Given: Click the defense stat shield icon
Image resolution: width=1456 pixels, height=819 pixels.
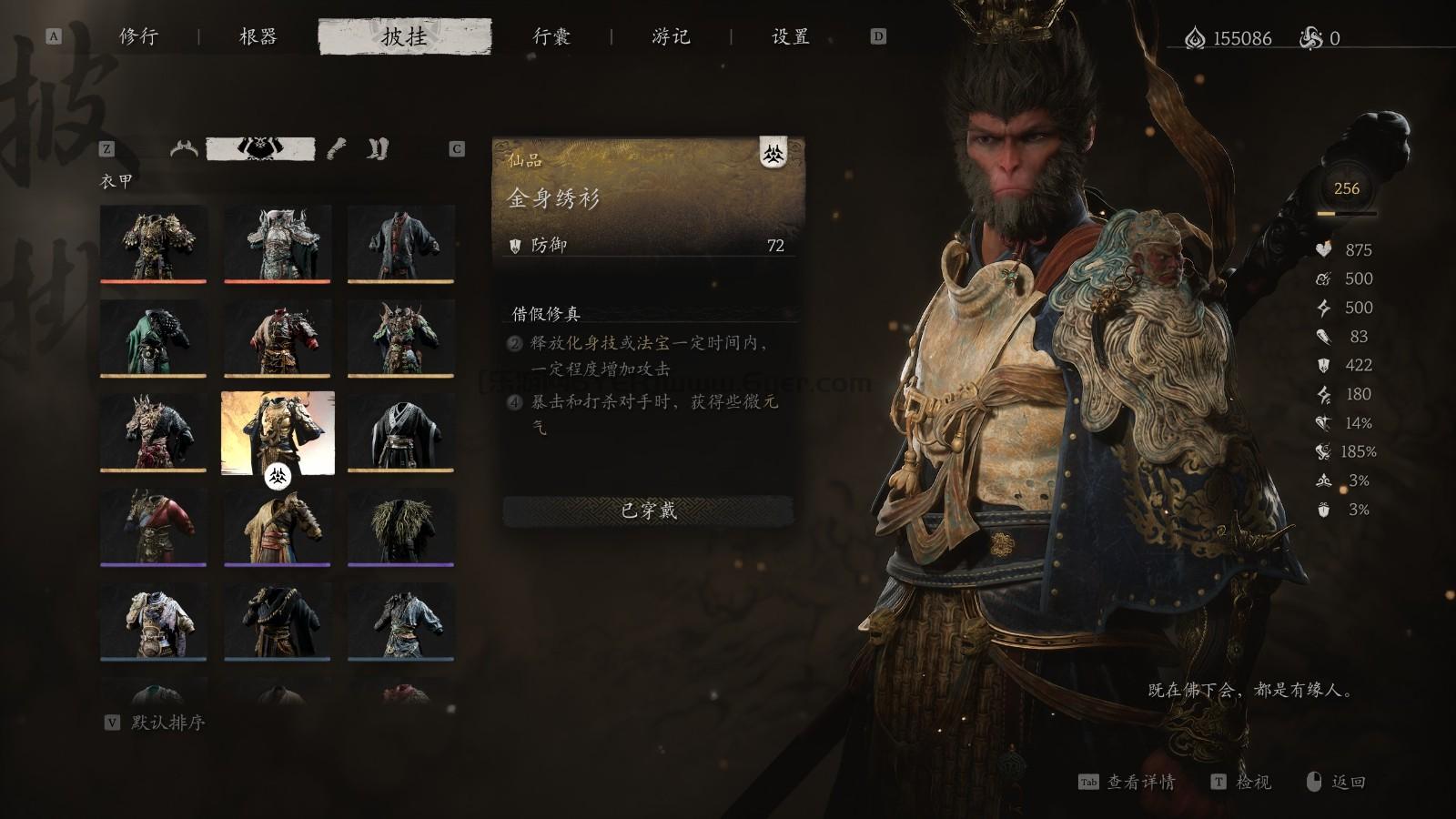Looking at the screenshot, I should click(x=1322, y=366).
